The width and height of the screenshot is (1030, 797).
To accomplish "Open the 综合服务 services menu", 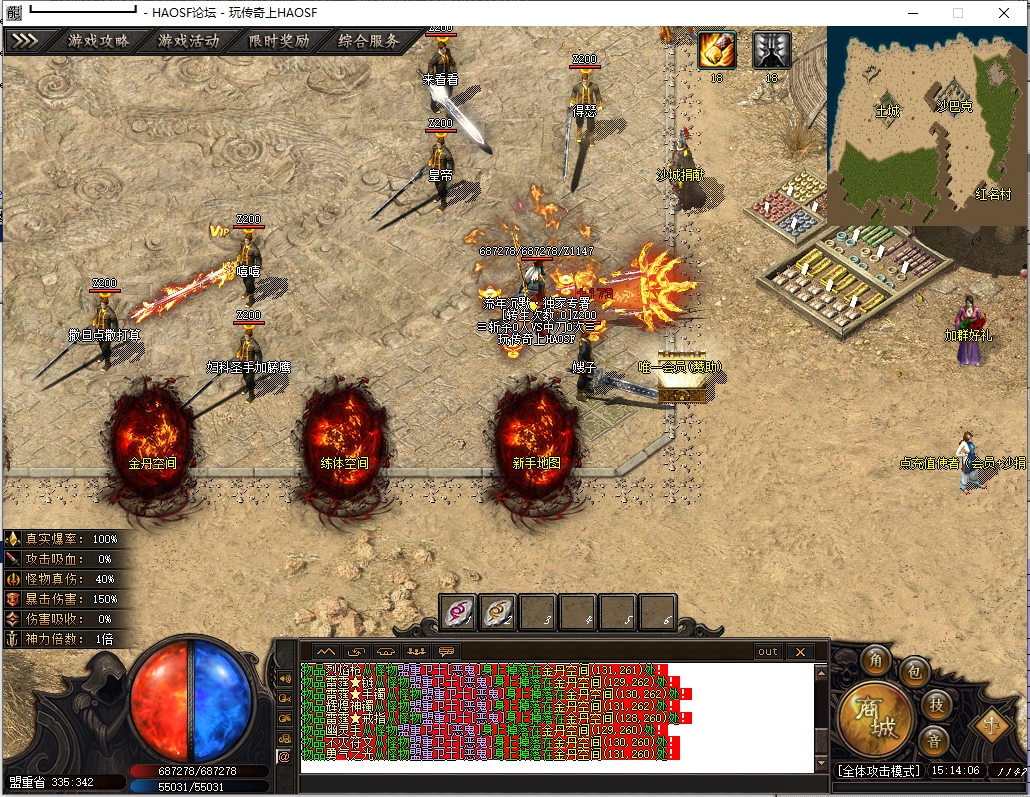I will coord(369,42).
